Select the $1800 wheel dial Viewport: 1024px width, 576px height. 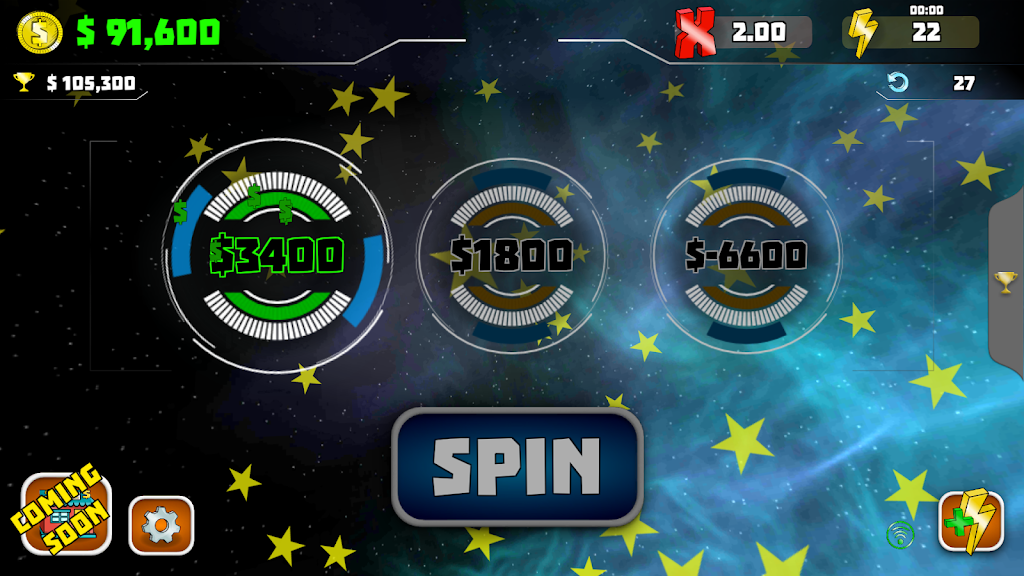click(x=511, y=256)
